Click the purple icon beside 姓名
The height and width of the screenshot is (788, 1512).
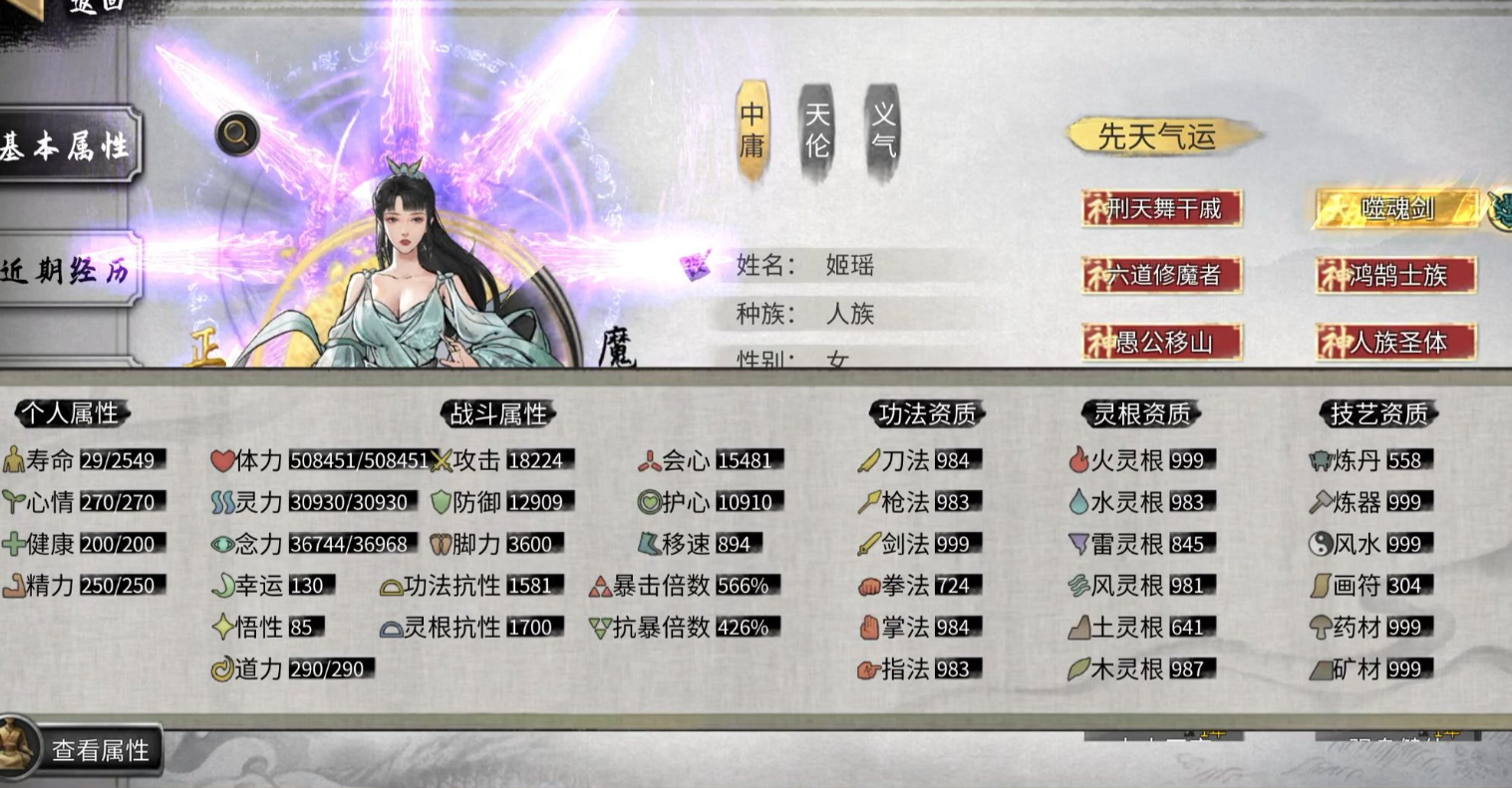[696, 266]
